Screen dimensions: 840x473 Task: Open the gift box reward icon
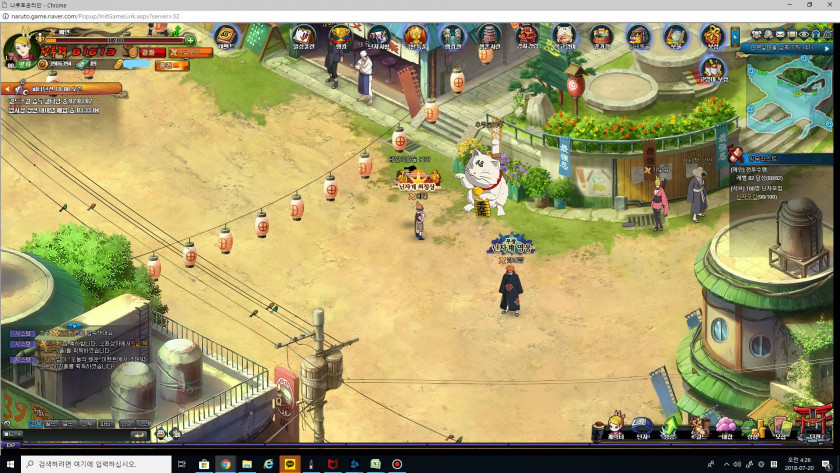pyautogui.click(x=712, y=38)
